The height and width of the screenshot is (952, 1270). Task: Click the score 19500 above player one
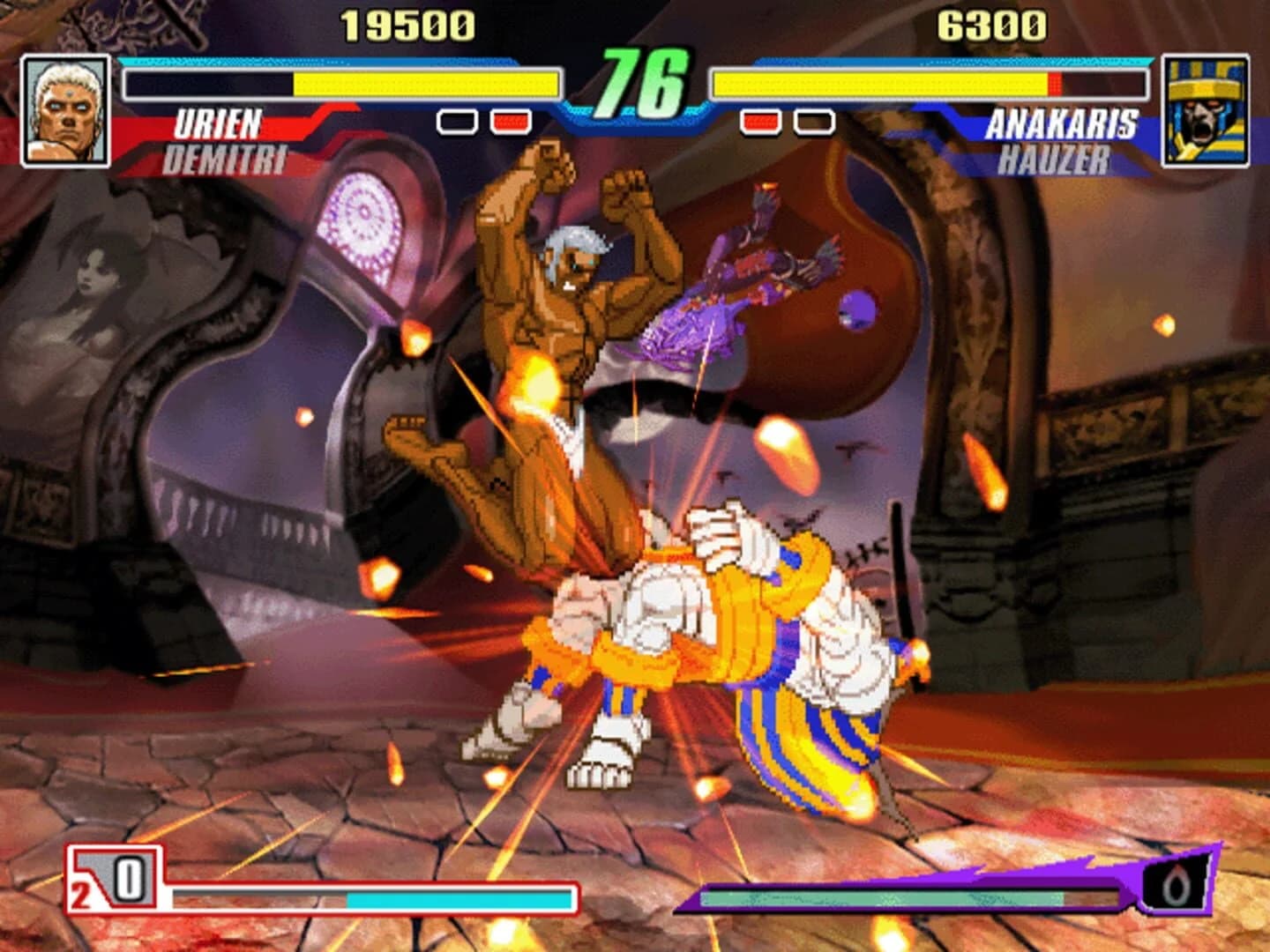click(x=407, y=26)
